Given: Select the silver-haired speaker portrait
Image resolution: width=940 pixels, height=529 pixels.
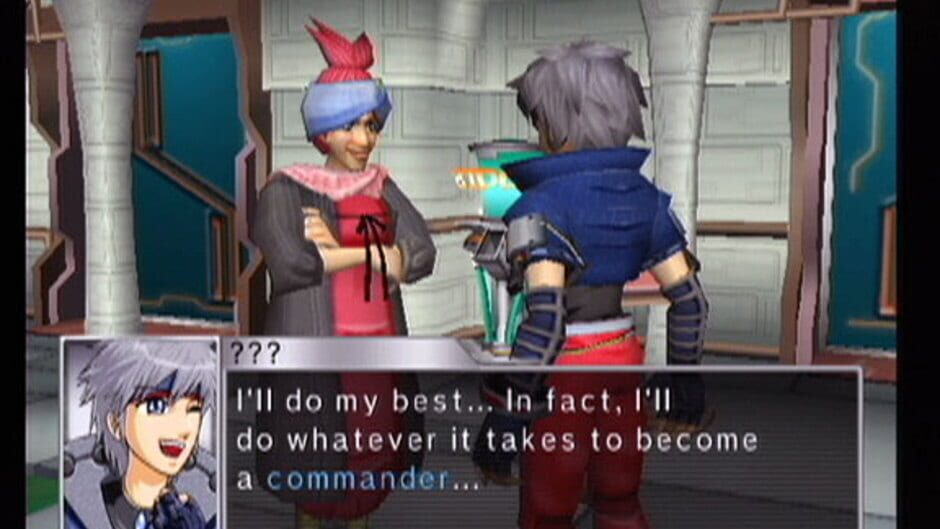Looking at the screenshot, I should 141,434.
